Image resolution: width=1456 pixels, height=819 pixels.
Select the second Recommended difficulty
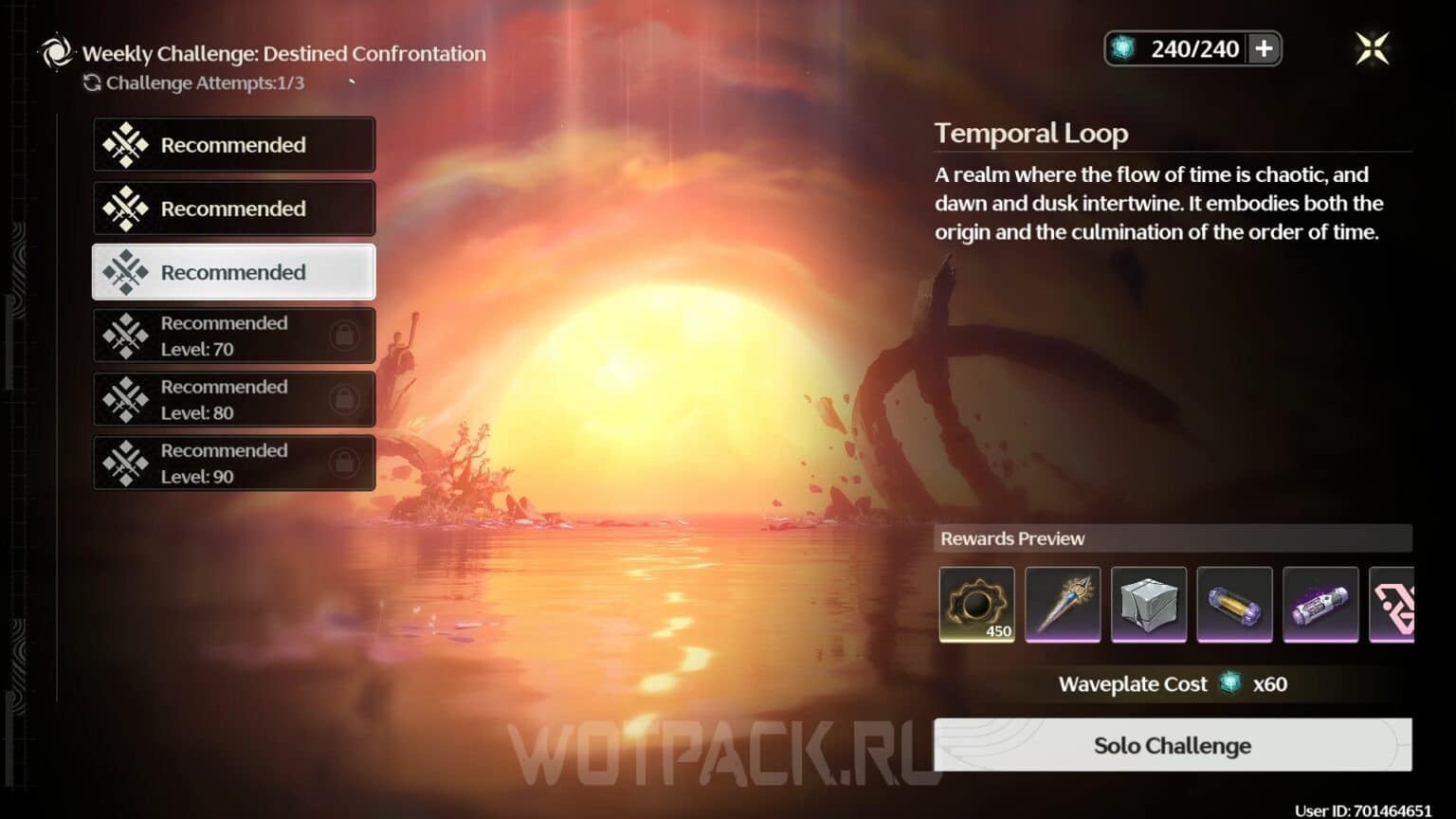click(233, 208)
